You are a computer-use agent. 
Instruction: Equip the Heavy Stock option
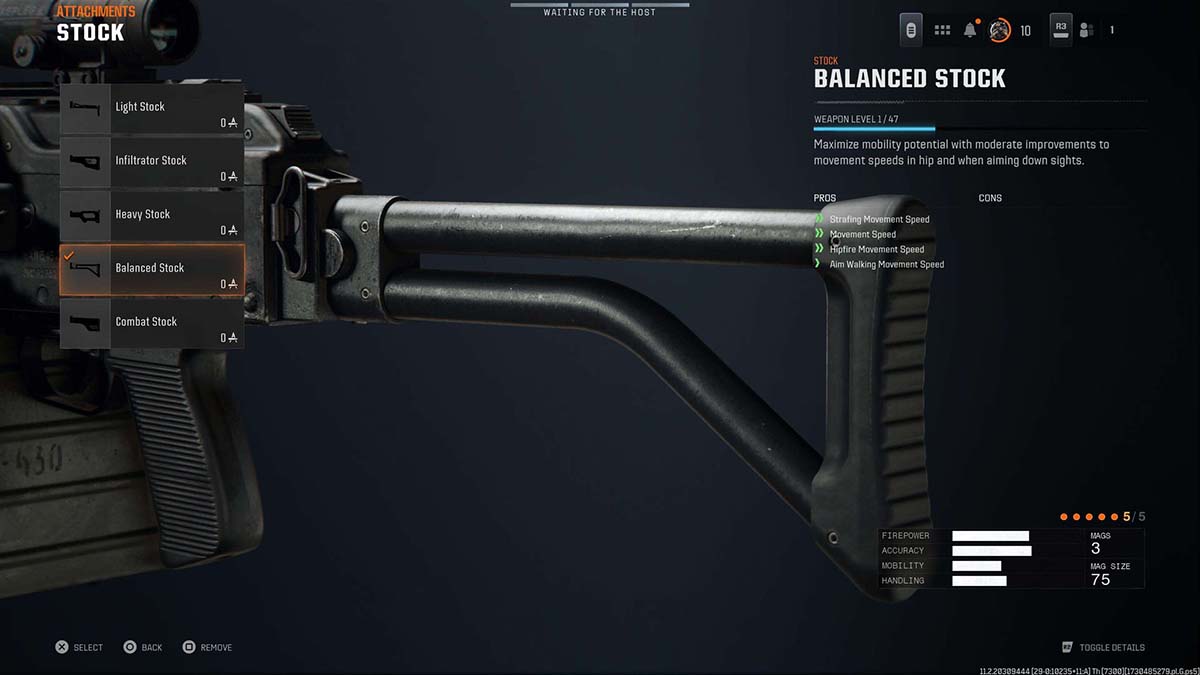[151, 215]
